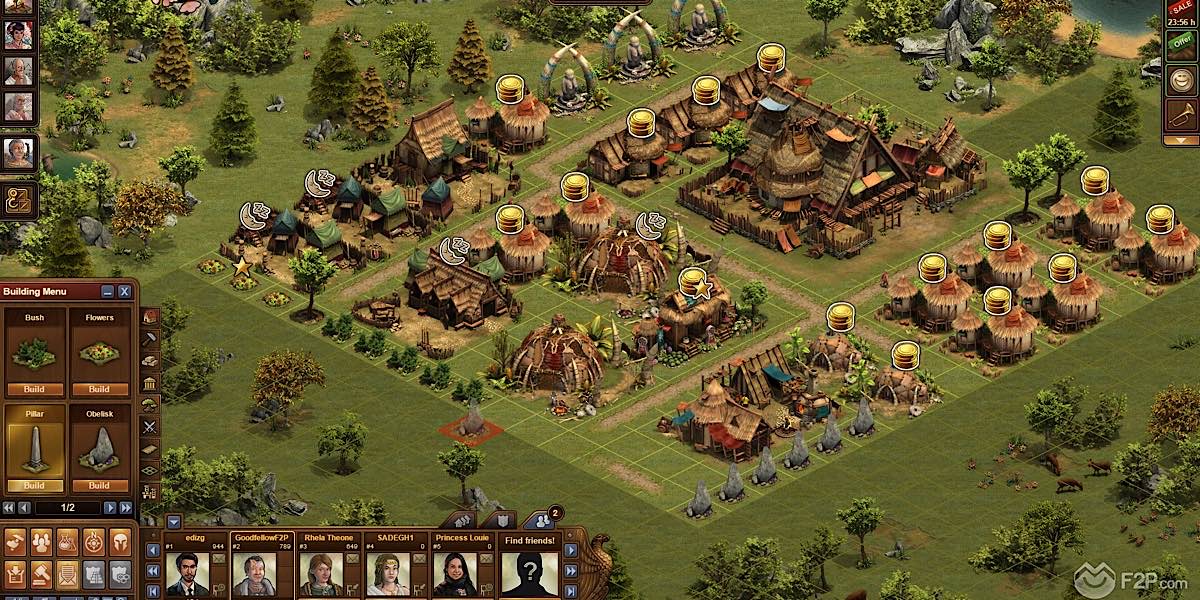The width and height of the screenshot is (1200, 600).
Task: Open the residential house building category
Action: point(150,316)
